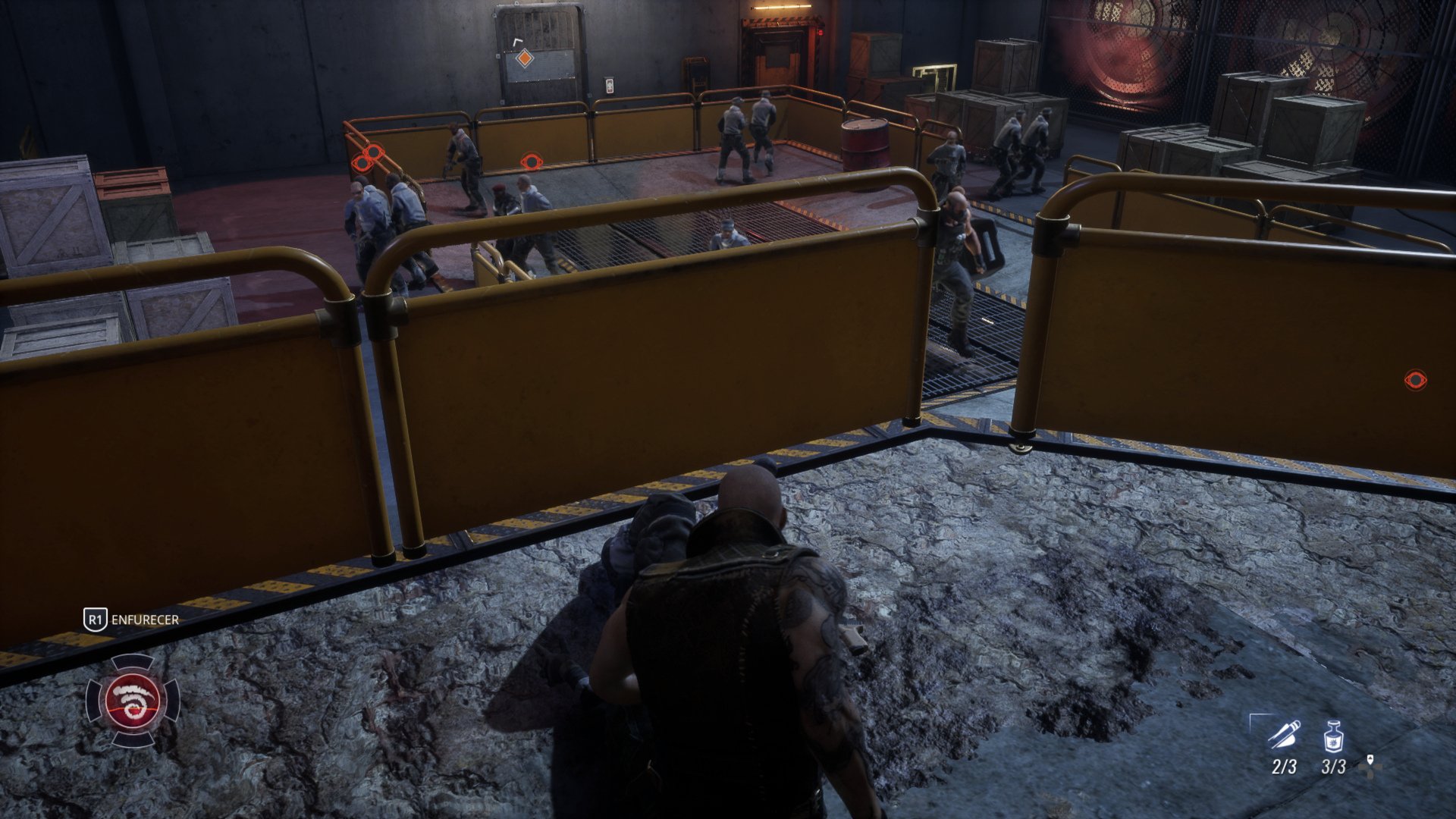The width and height of the screenshot is (1456, 819).
Task: Click the up-arrow marker above the d-pad indicator
Action: pos(1369,760)
